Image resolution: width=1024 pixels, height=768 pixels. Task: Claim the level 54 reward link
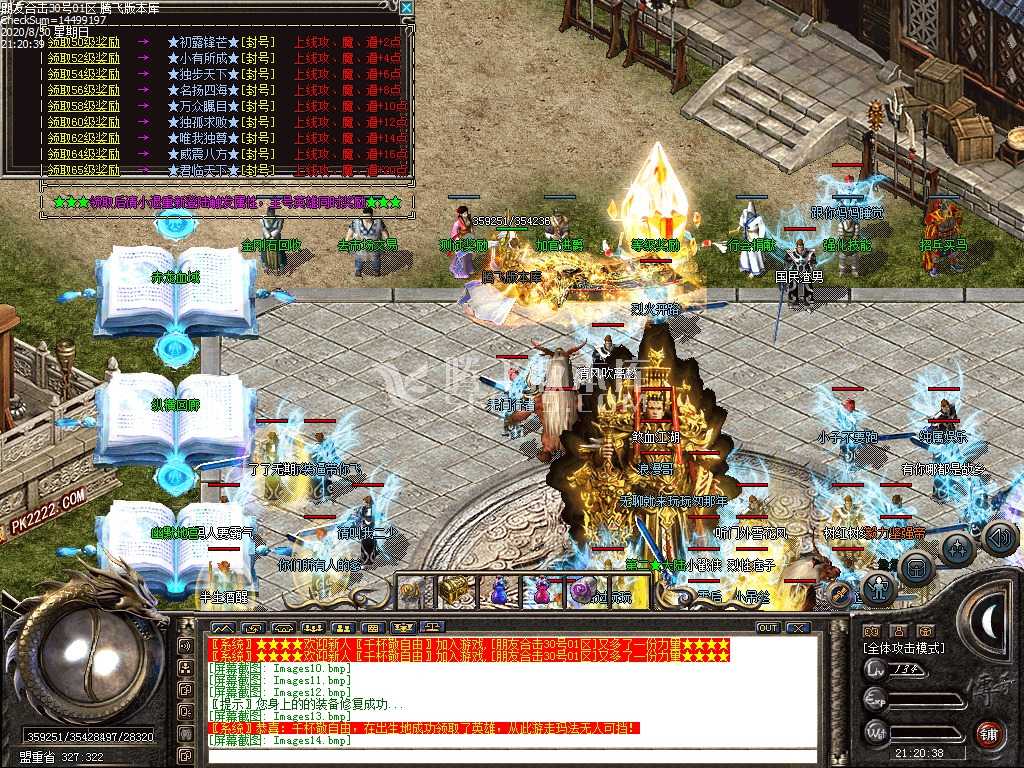coord(84,74)
